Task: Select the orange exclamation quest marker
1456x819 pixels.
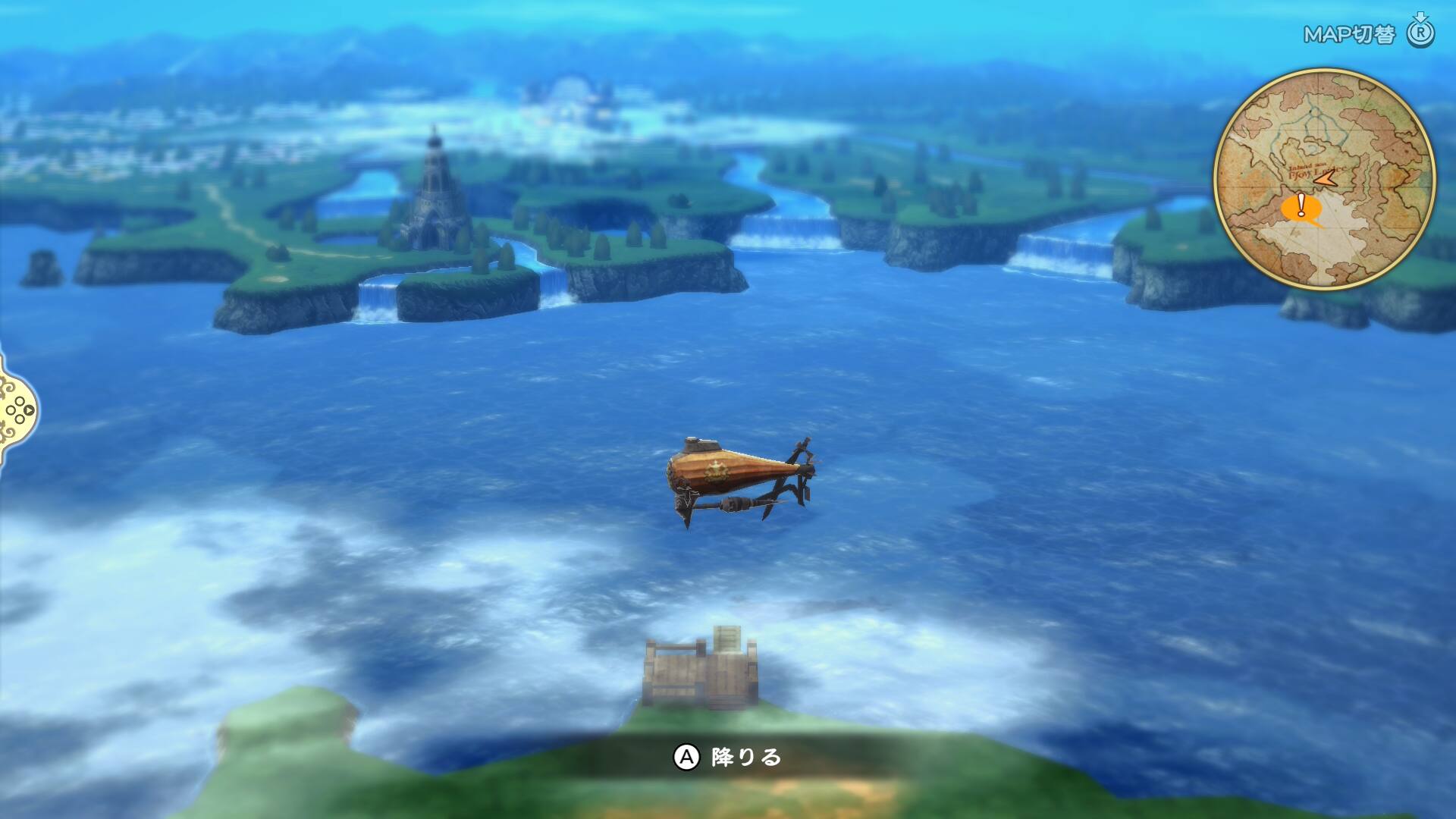Action: [x=1301, y=206]
